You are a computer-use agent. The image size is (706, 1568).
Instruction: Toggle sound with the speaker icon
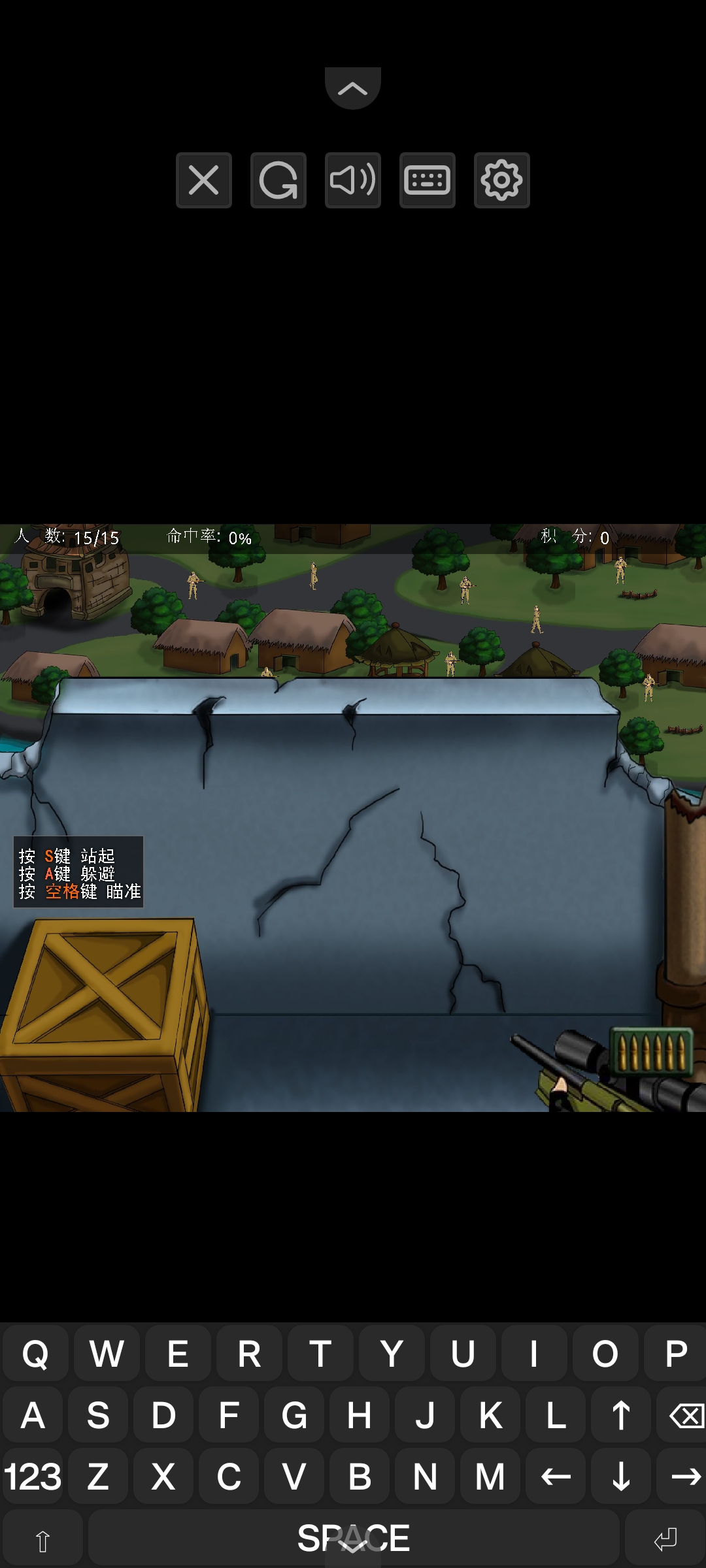click(352, 180)
